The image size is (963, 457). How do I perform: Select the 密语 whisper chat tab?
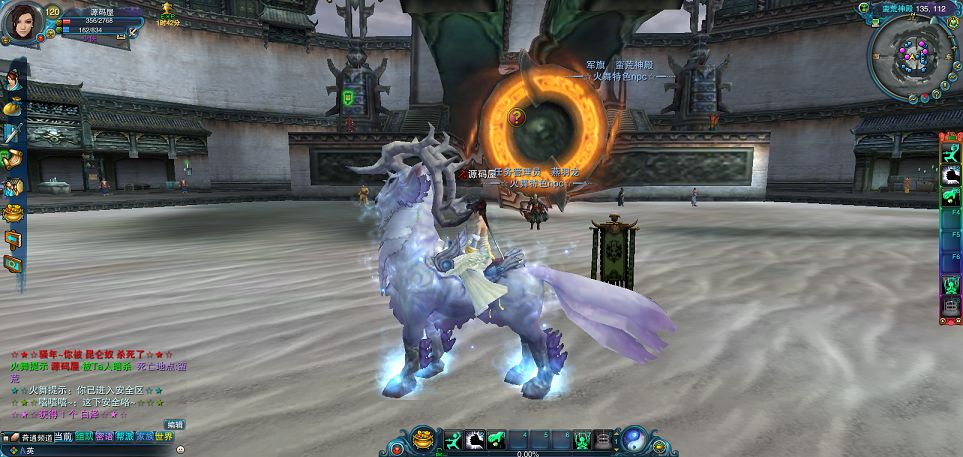104,437
